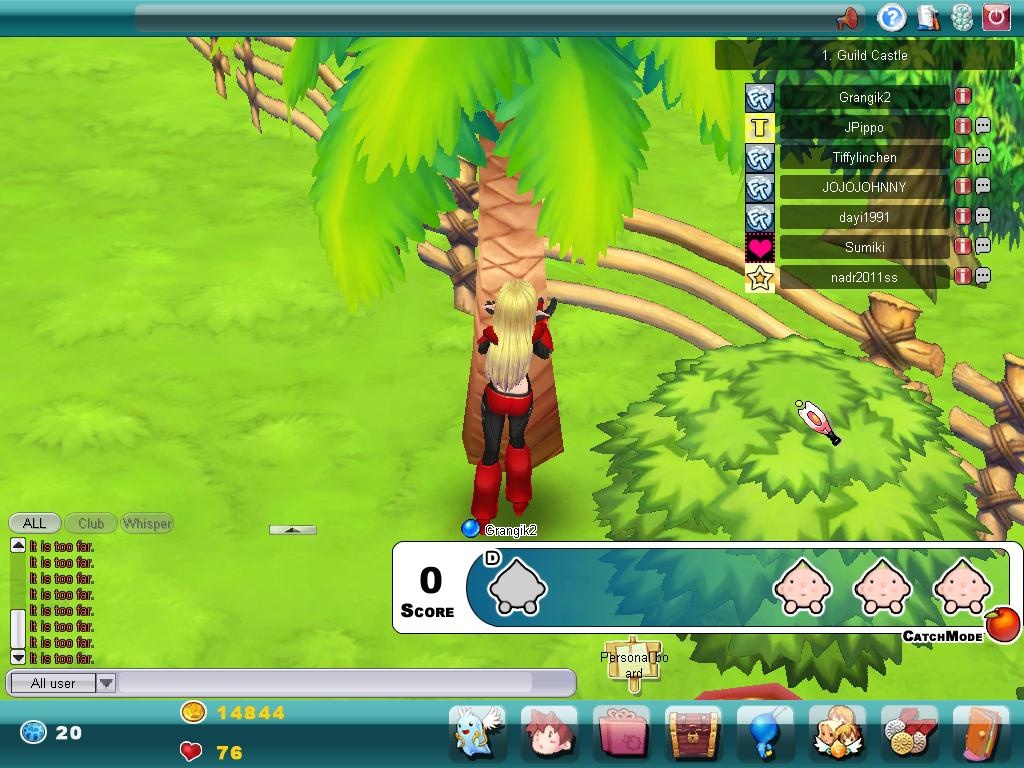Open the coins shop icon

909,733
